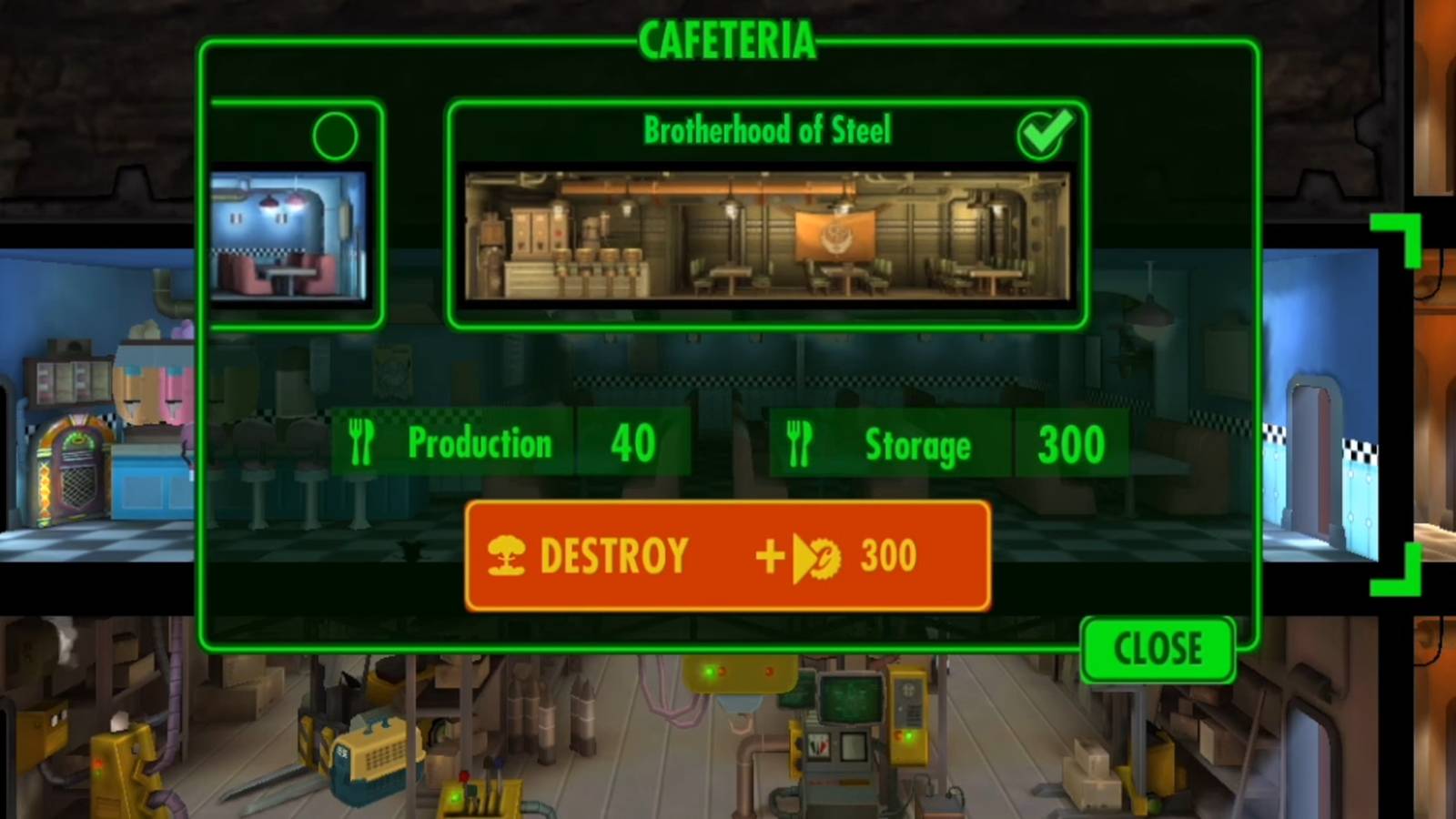Click the bottle cap currency icon
The image size is (1456, 819).
824,556
